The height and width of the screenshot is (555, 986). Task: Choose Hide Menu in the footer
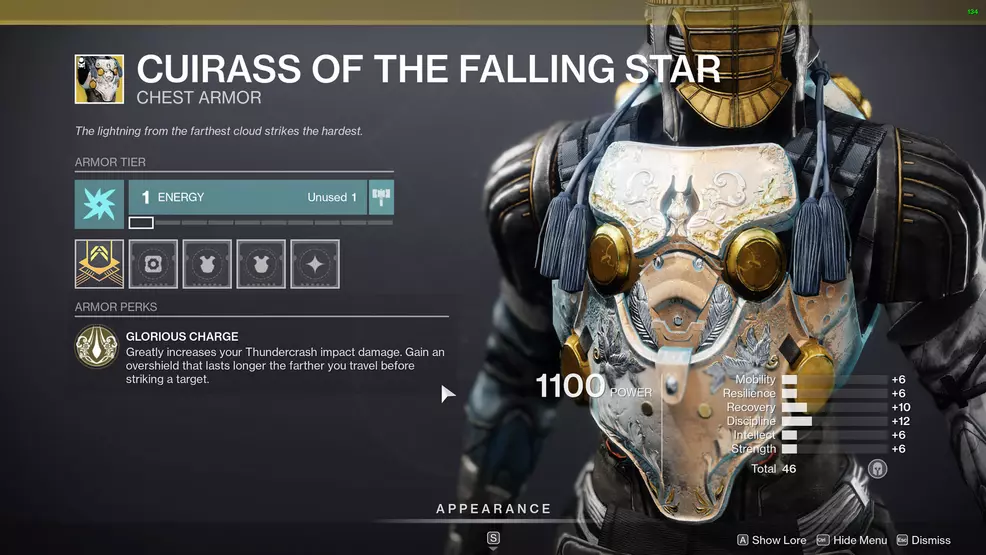pyautogui.click(x=851, y=540)
